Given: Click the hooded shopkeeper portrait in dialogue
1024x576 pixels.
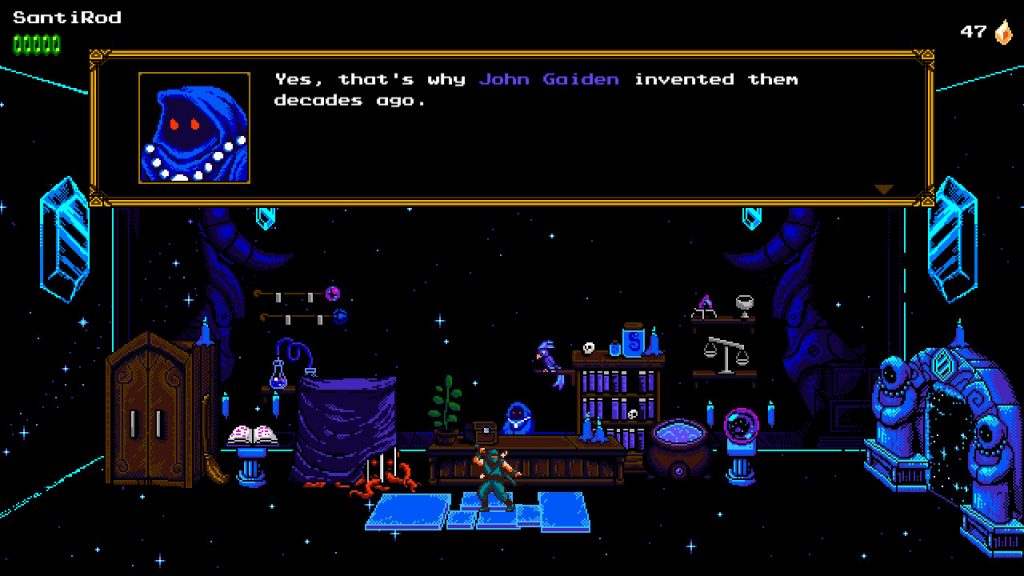Looking at the screenshot, I should (194, 127).
